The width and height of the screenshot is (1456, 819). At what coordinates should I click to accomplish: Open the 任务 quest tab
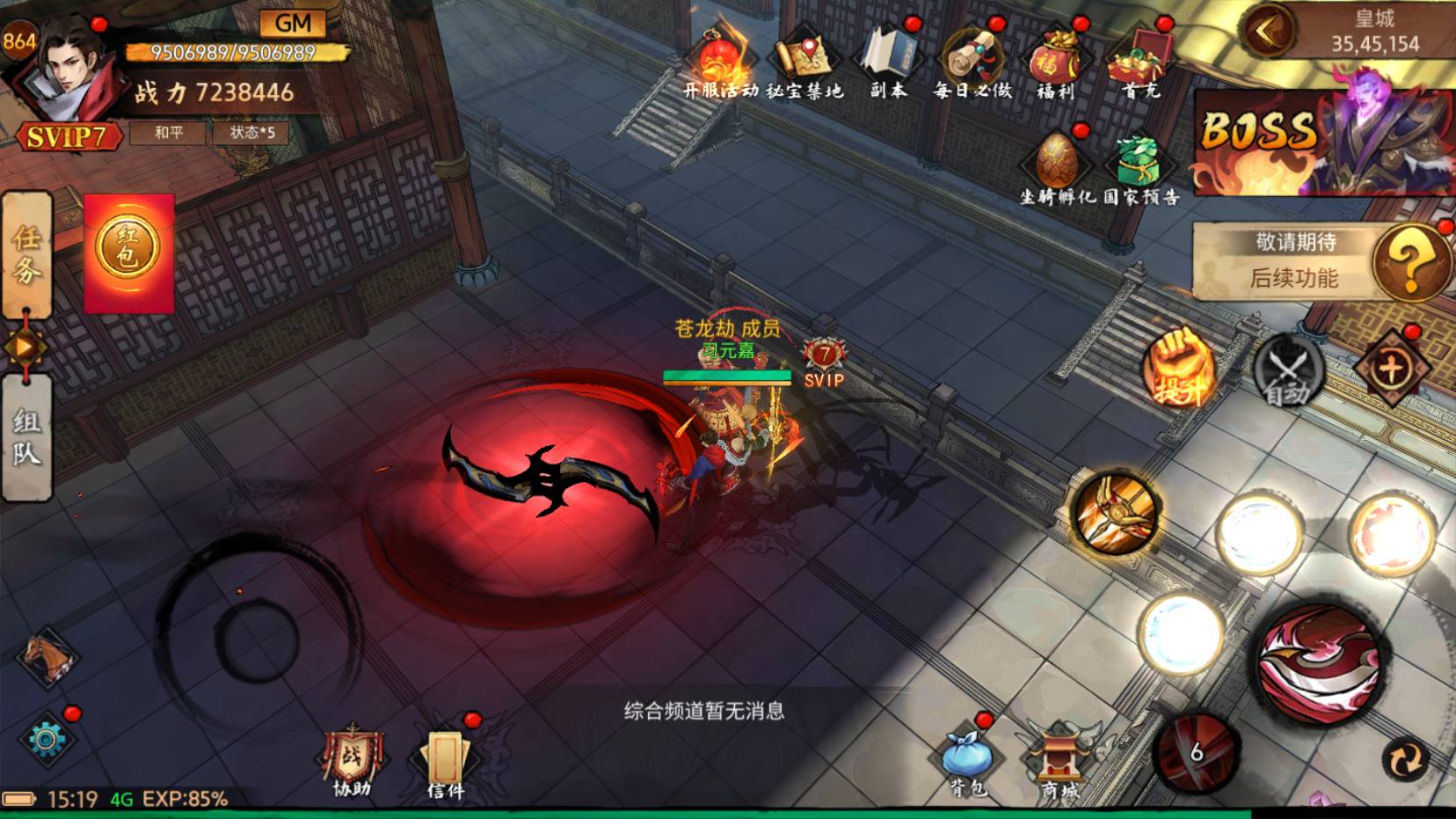tap(26, 254)
